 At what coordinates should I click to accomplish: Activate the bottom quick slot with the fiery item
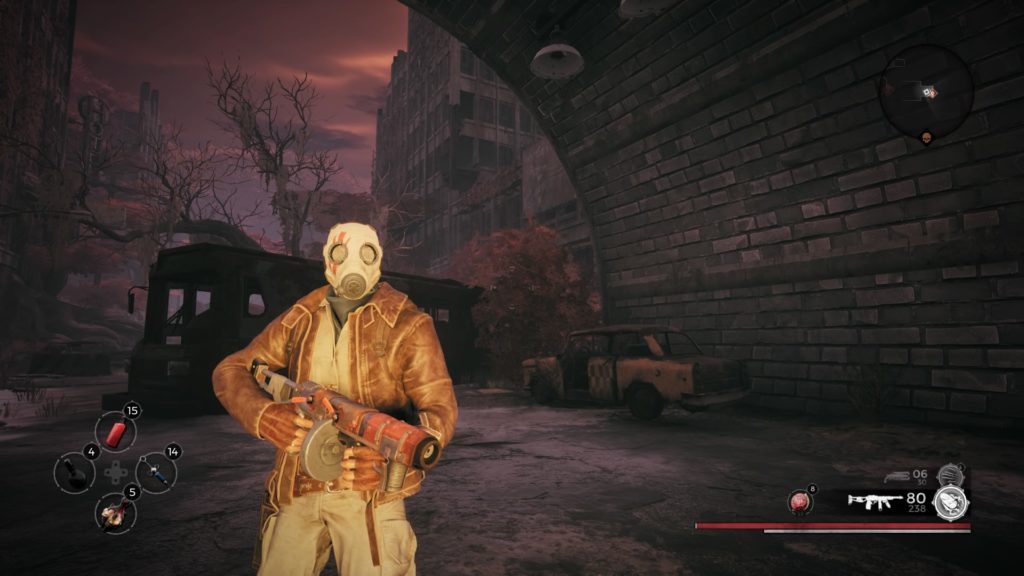pyautogui.click(x=115, y=512)
